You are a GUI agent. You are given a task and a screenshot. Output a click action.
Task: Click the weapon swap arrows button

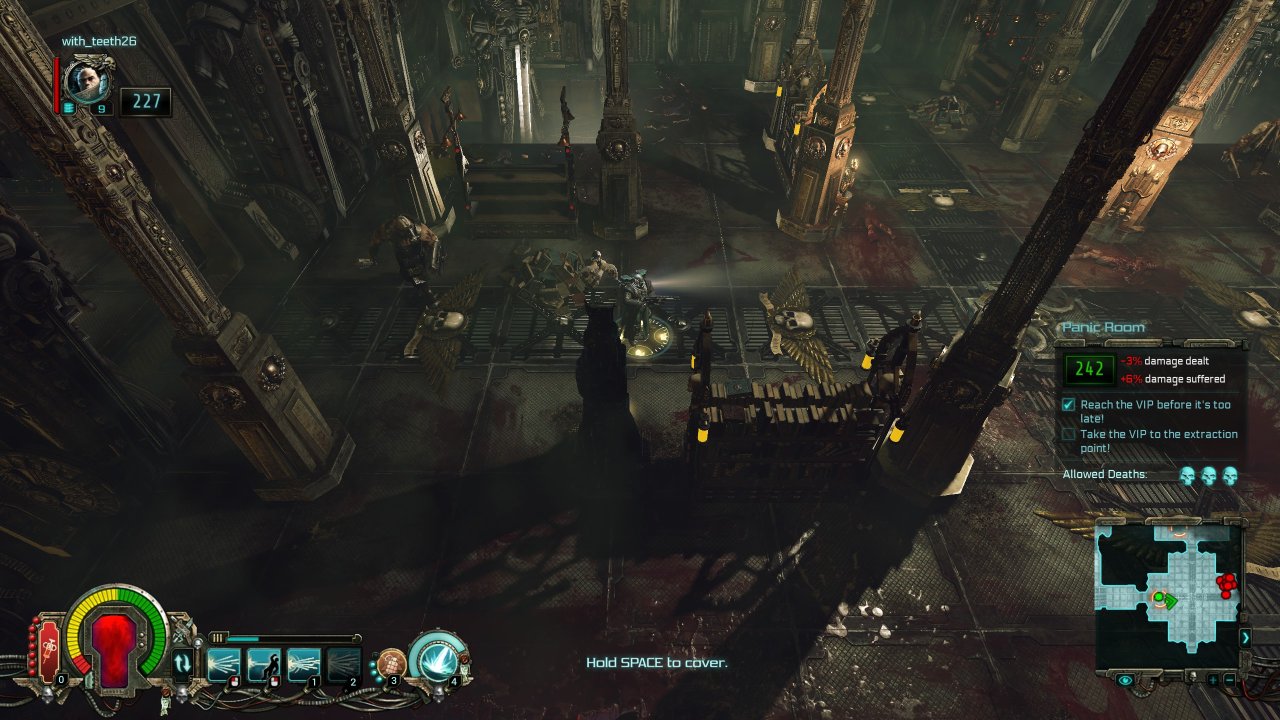183,662
